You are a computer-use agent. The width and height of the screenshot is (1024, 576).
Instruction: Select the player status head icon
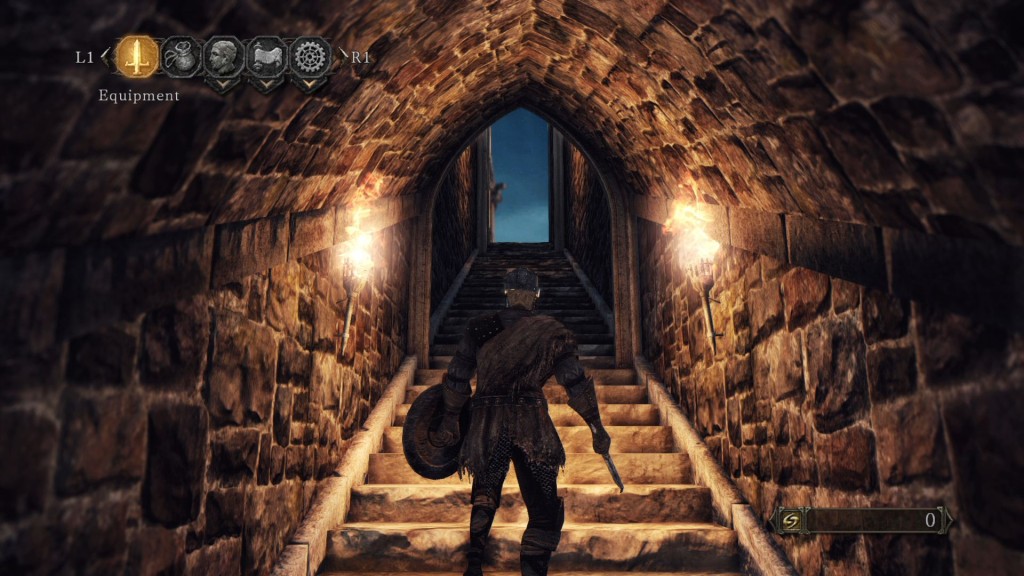pyautogui.click(x=224, y=57)
